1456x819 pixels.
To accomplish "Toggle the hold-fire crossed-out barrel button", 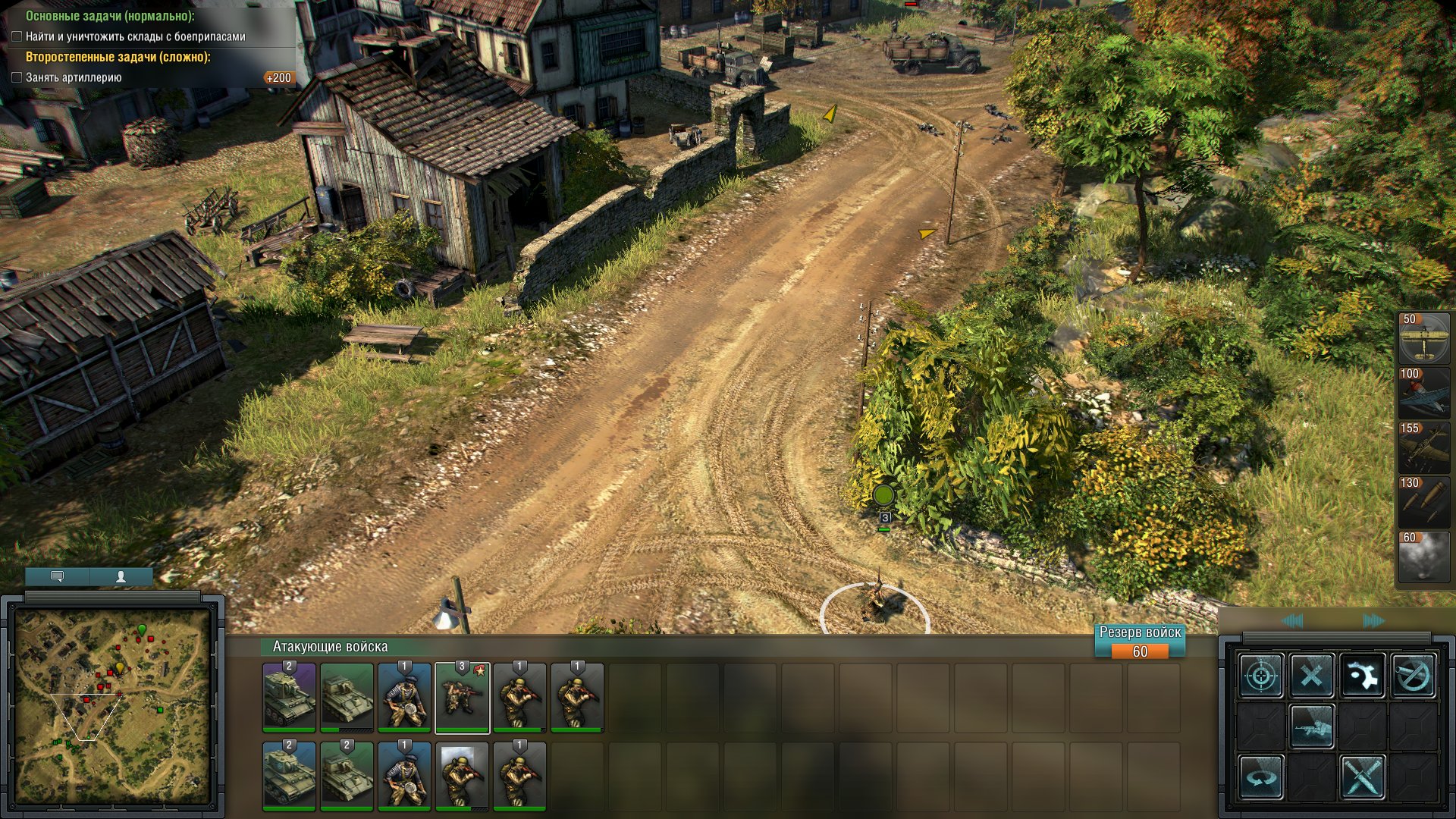I will pyautogui.click(x=1414, y=675).
